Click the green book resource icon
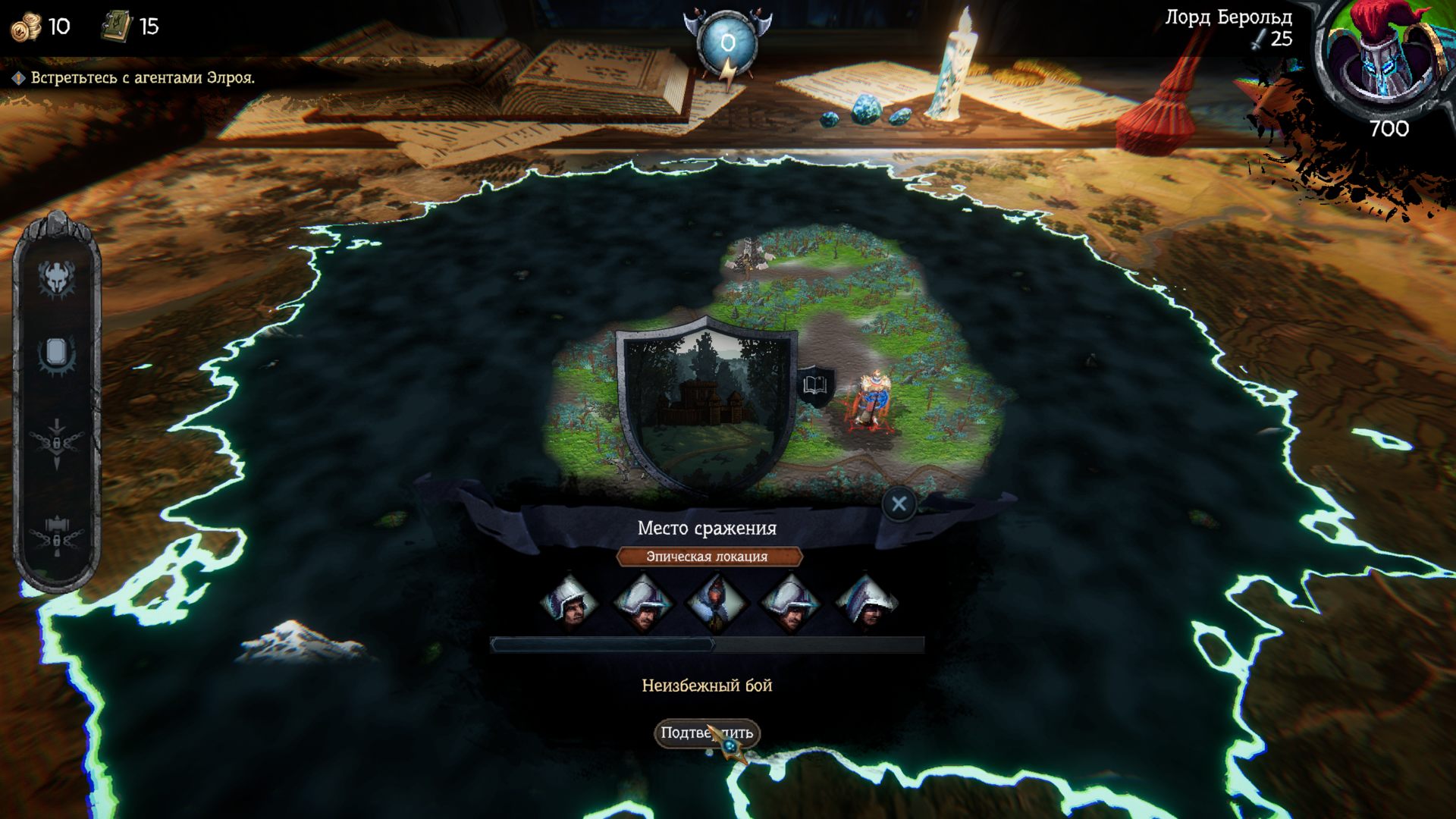 (x=117, y=27)
